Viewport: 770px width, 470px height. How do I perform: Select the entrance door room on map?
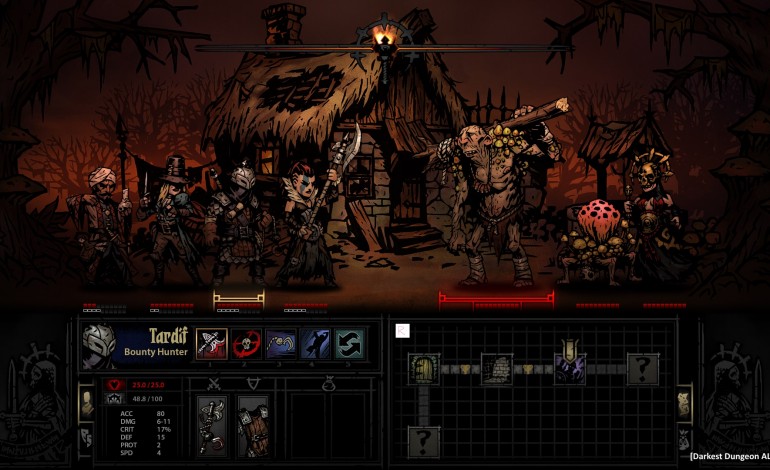click(x=424, y=368)
